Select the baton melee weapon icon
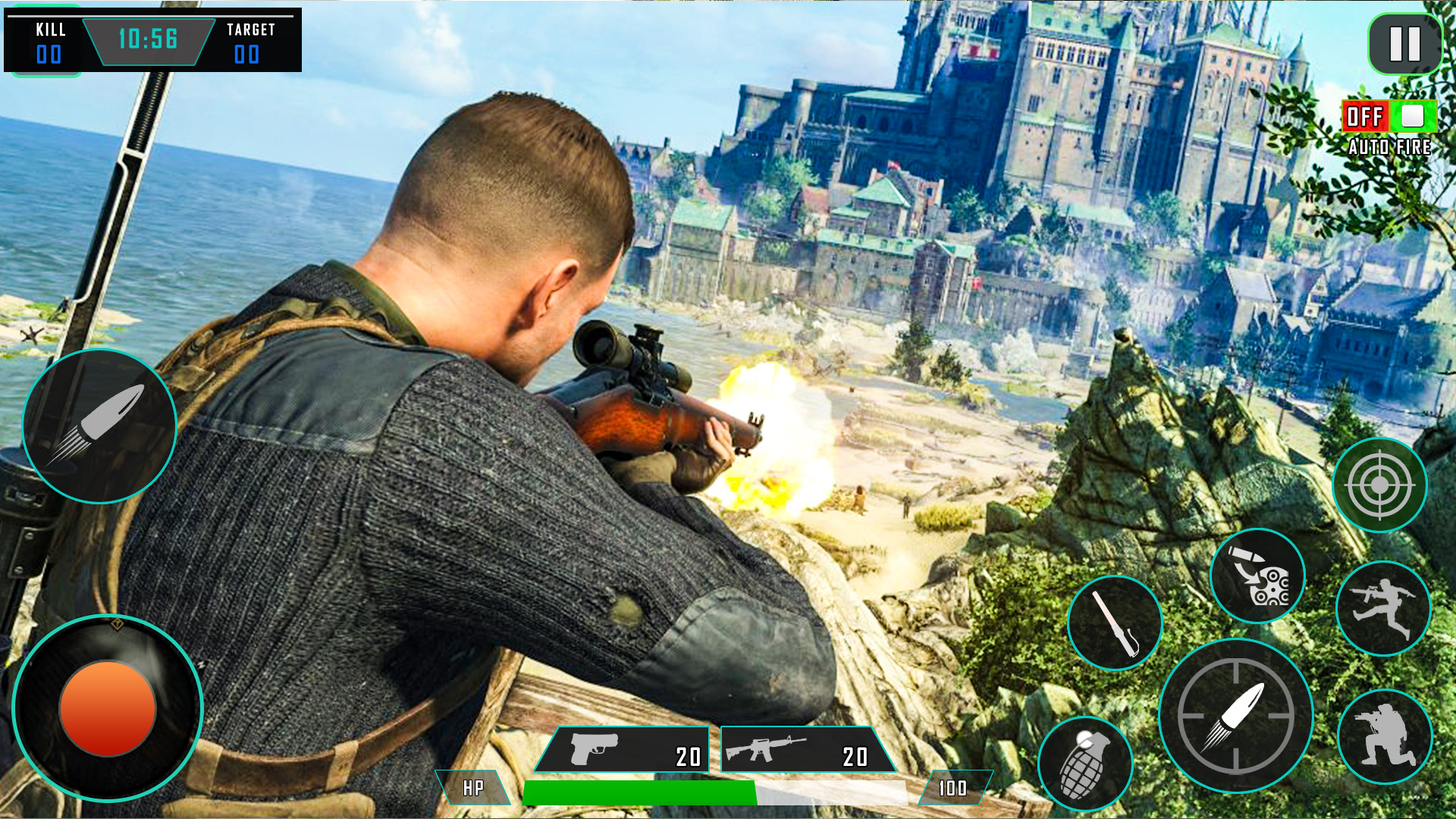1456x819 pixels. (x=1115, y=622)
